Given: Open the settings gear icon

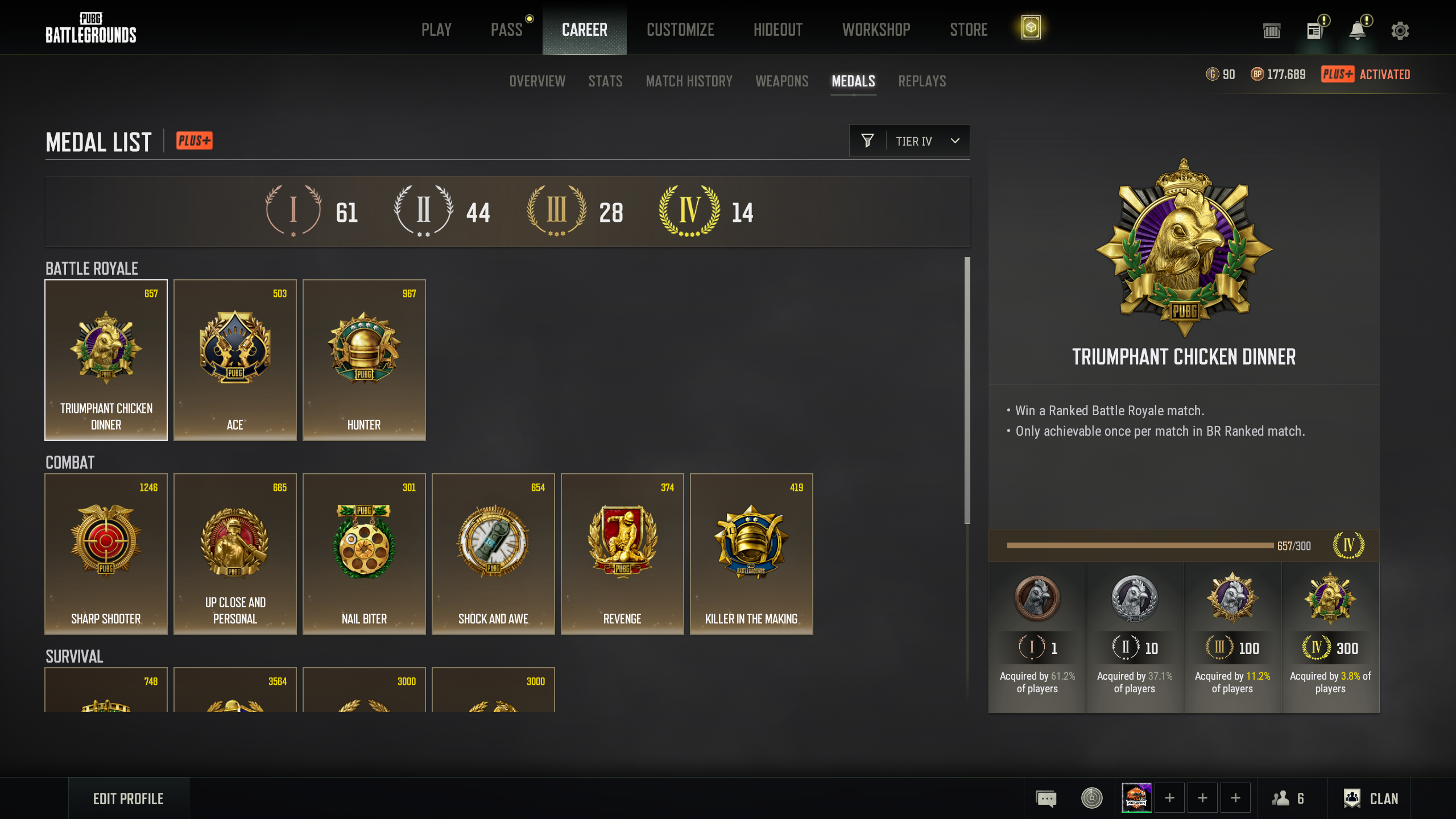Looking at the screenshot, I should click(x=1400, y=31).
